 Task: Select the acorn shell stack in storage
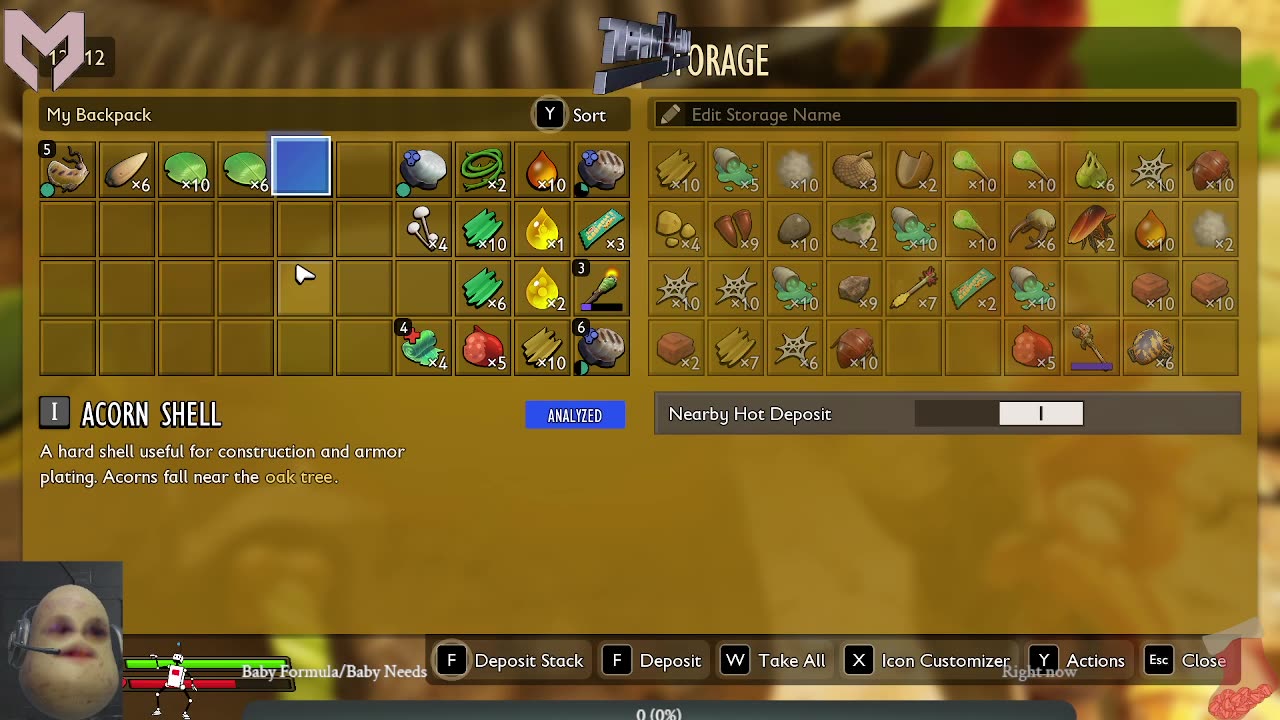(x=914, y=169)
